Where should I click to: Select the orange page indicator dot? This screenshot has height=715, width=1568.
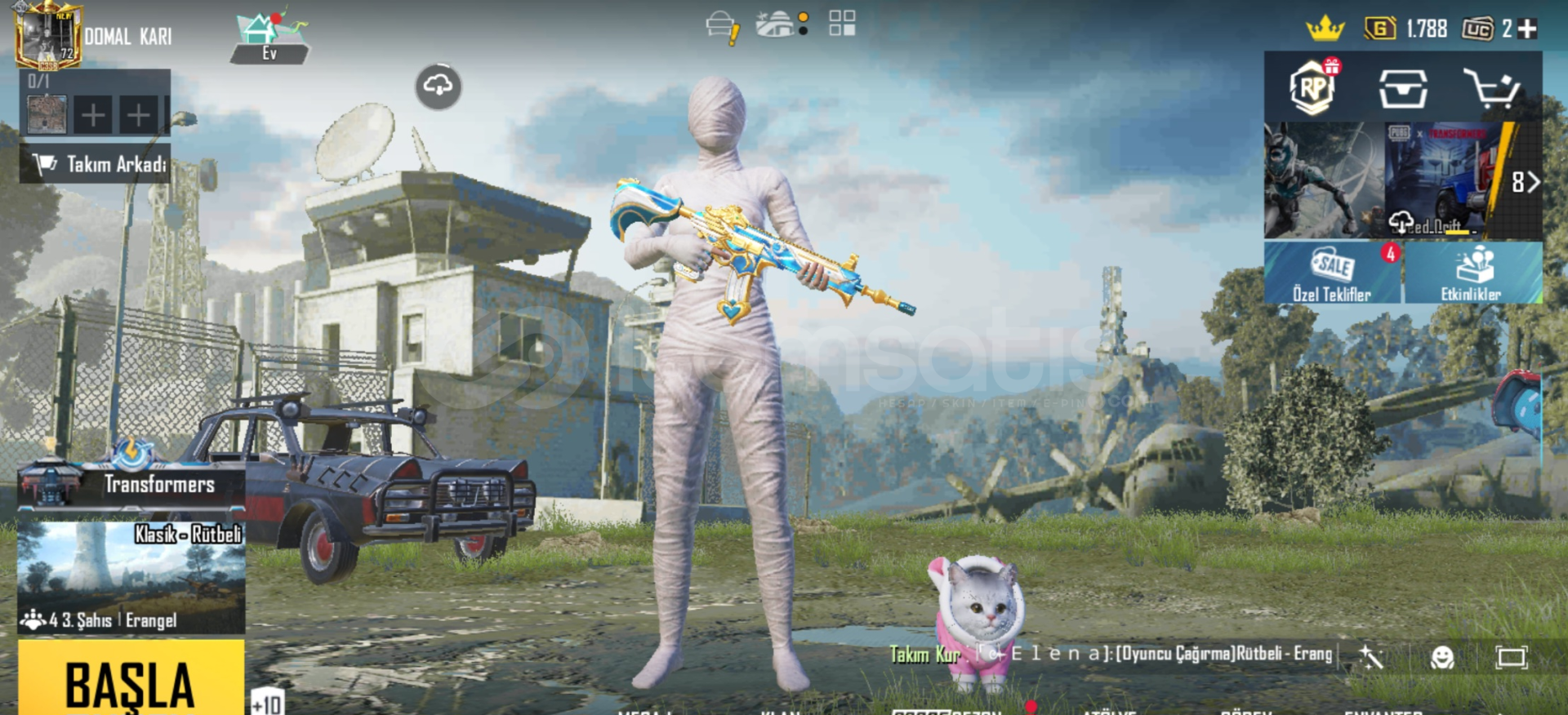(x=804, y=16)
